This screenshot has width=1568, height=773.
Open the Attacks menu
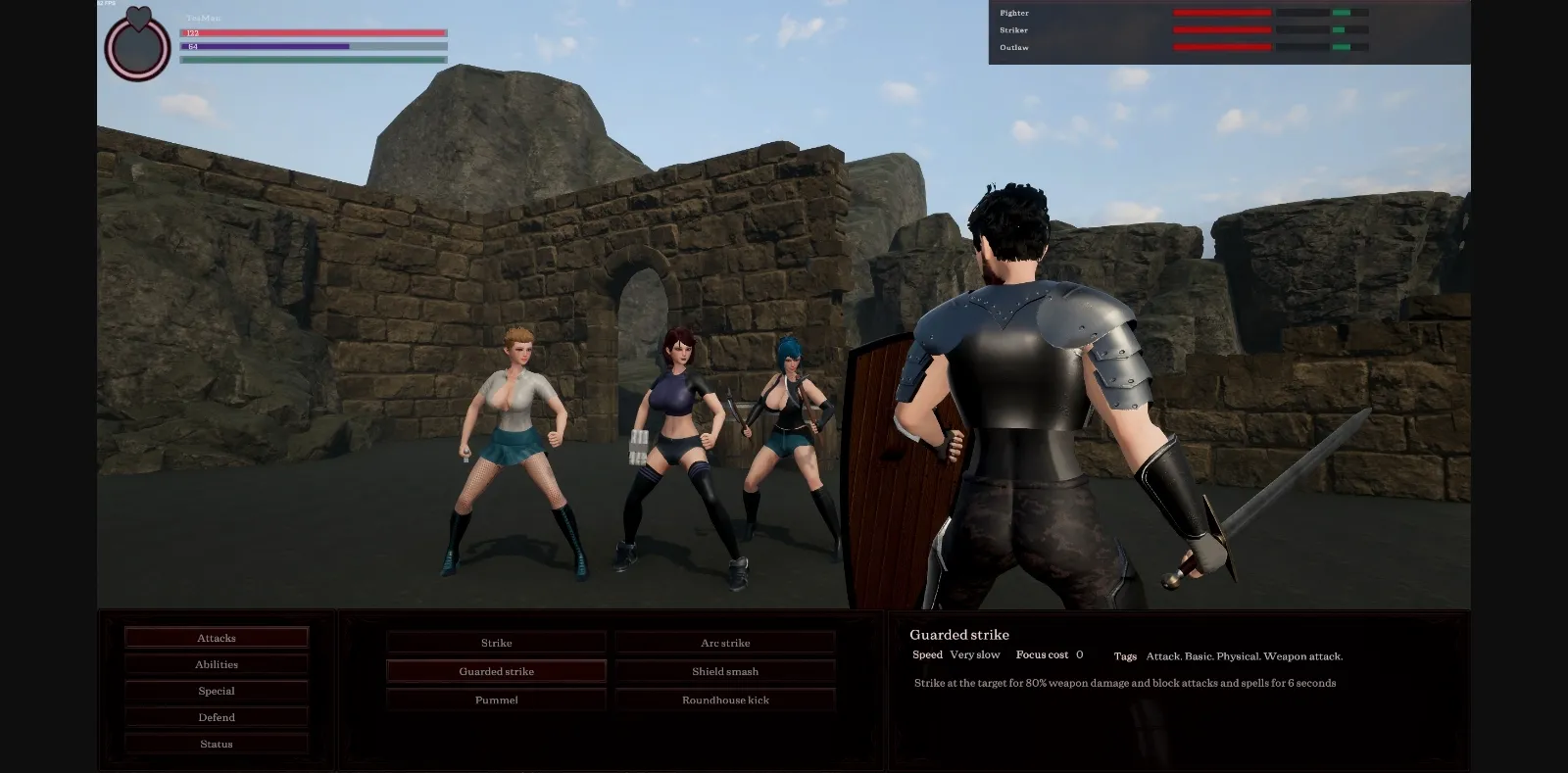[x=216, y=637]
